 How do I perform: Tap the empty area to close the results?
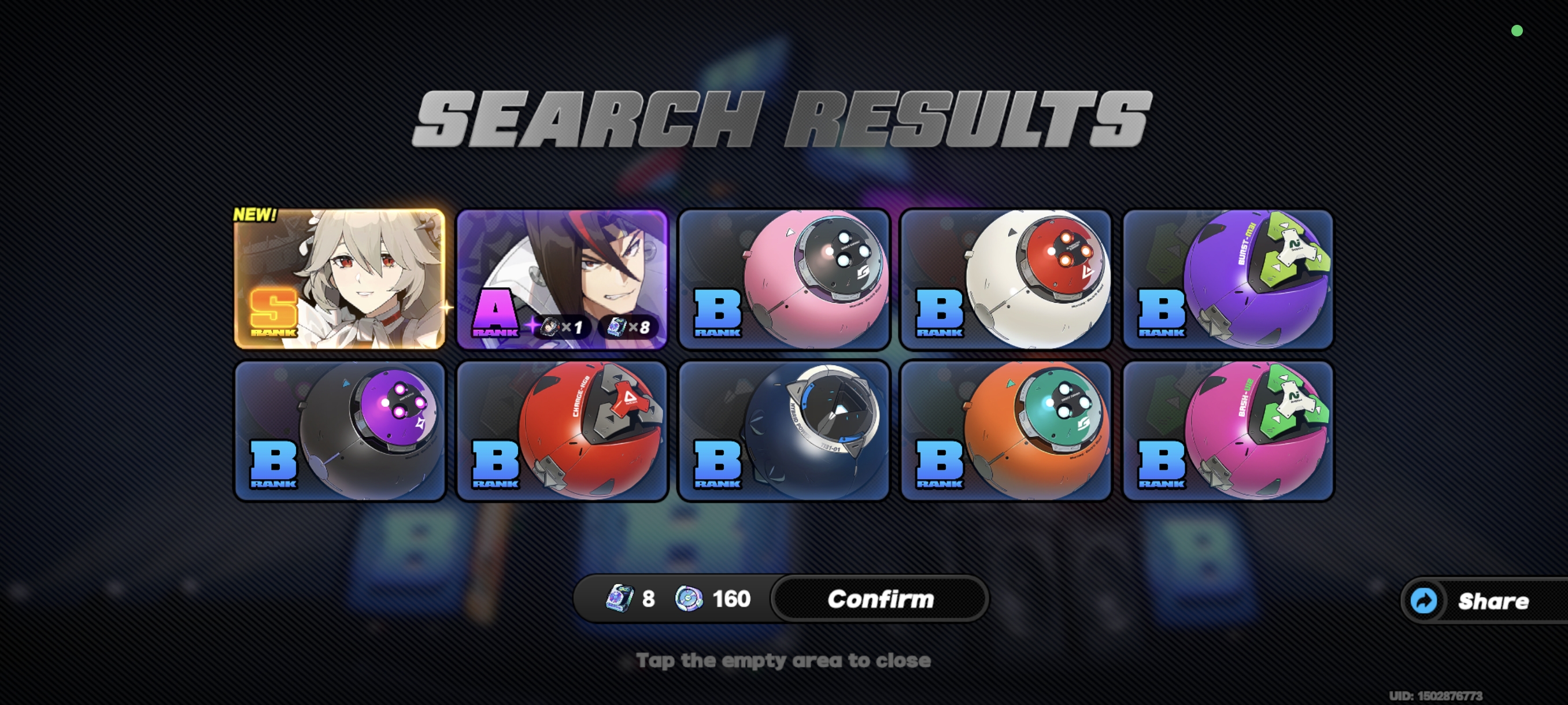coord(784,660)
